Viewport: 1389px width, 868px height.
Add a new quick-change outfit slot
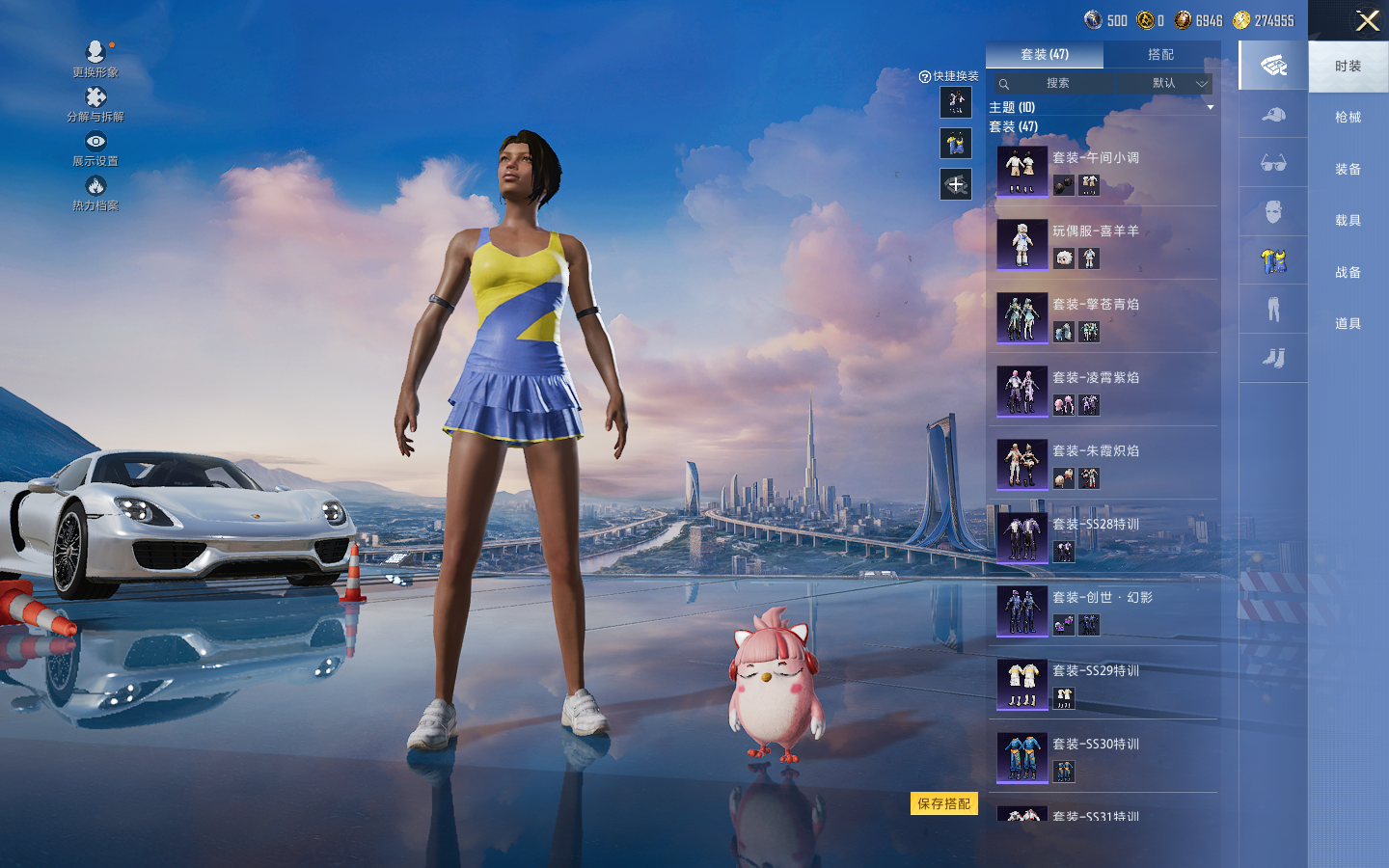coord(956,184)
